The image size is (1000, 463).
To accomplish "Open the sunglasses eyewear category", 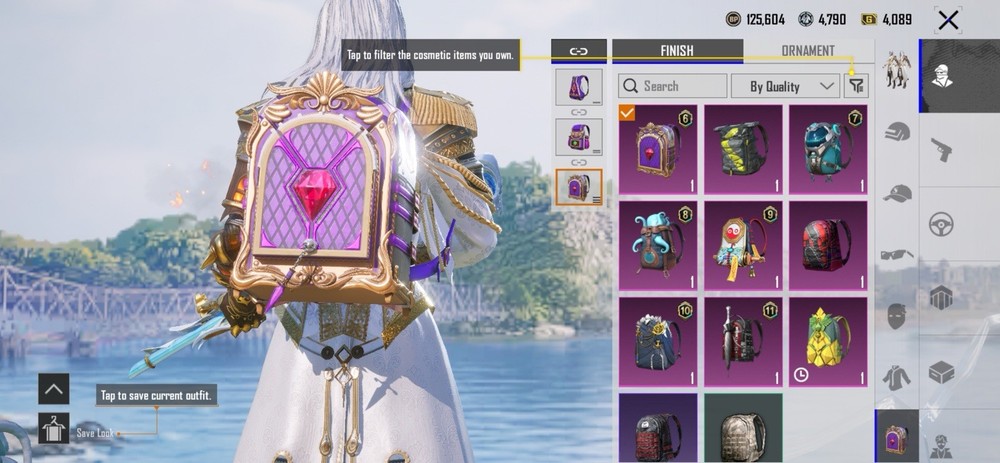I will [x=897, y=254].
